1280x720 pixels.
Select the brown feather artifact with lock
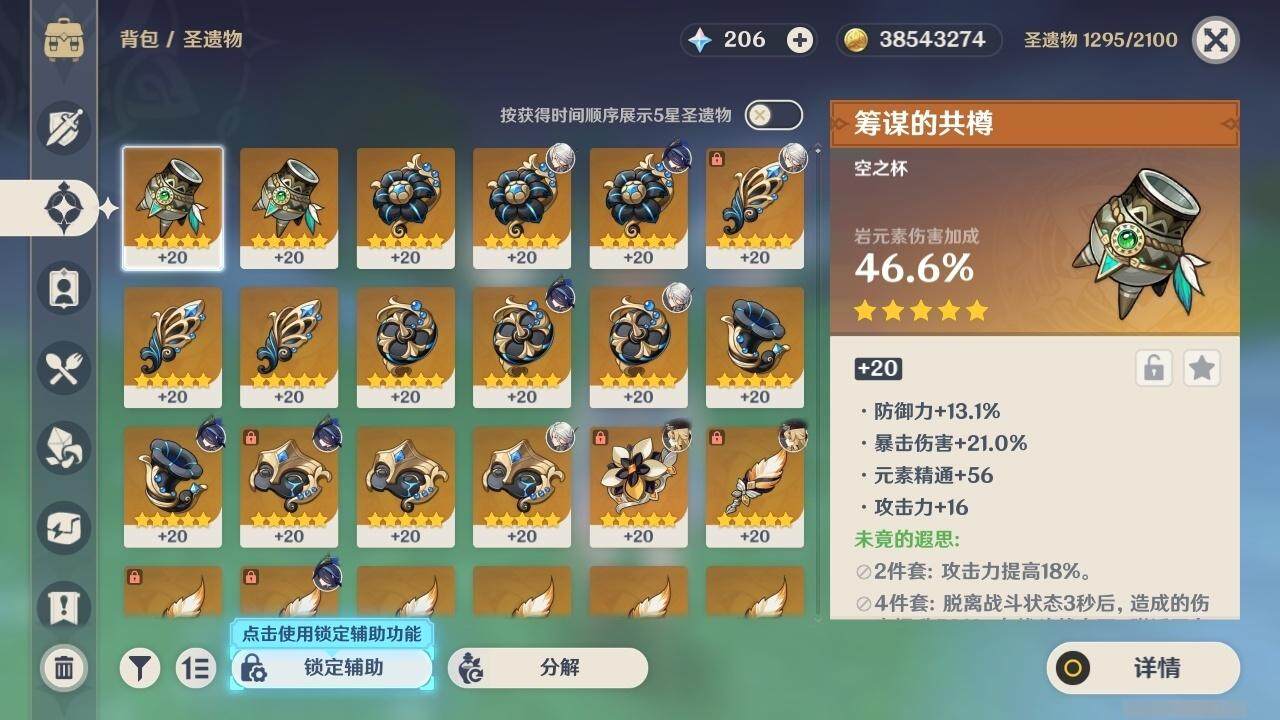pyautogui.click(x=754, y=487)
